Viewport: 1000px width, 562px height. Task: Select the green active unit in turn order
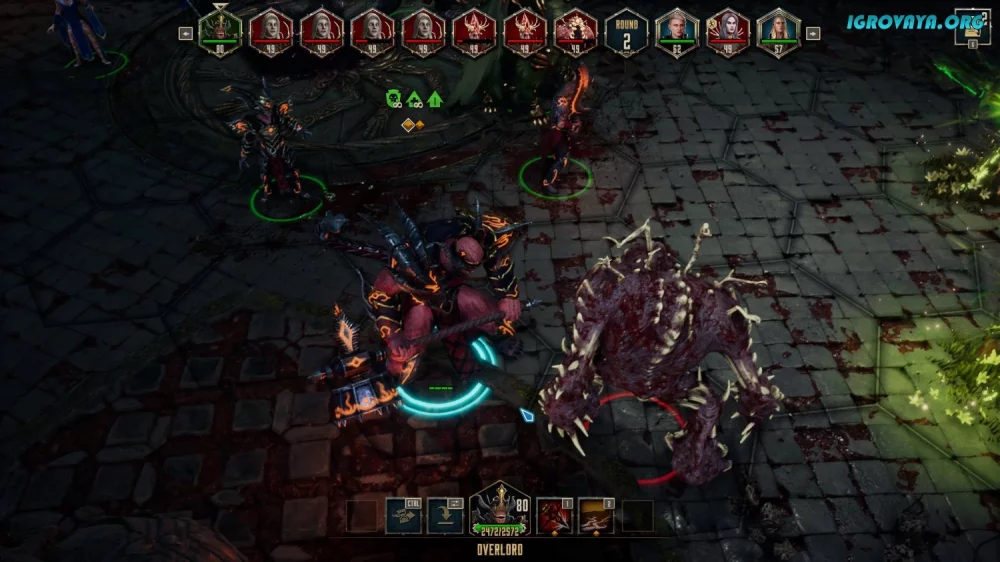[x=220, y=32]
